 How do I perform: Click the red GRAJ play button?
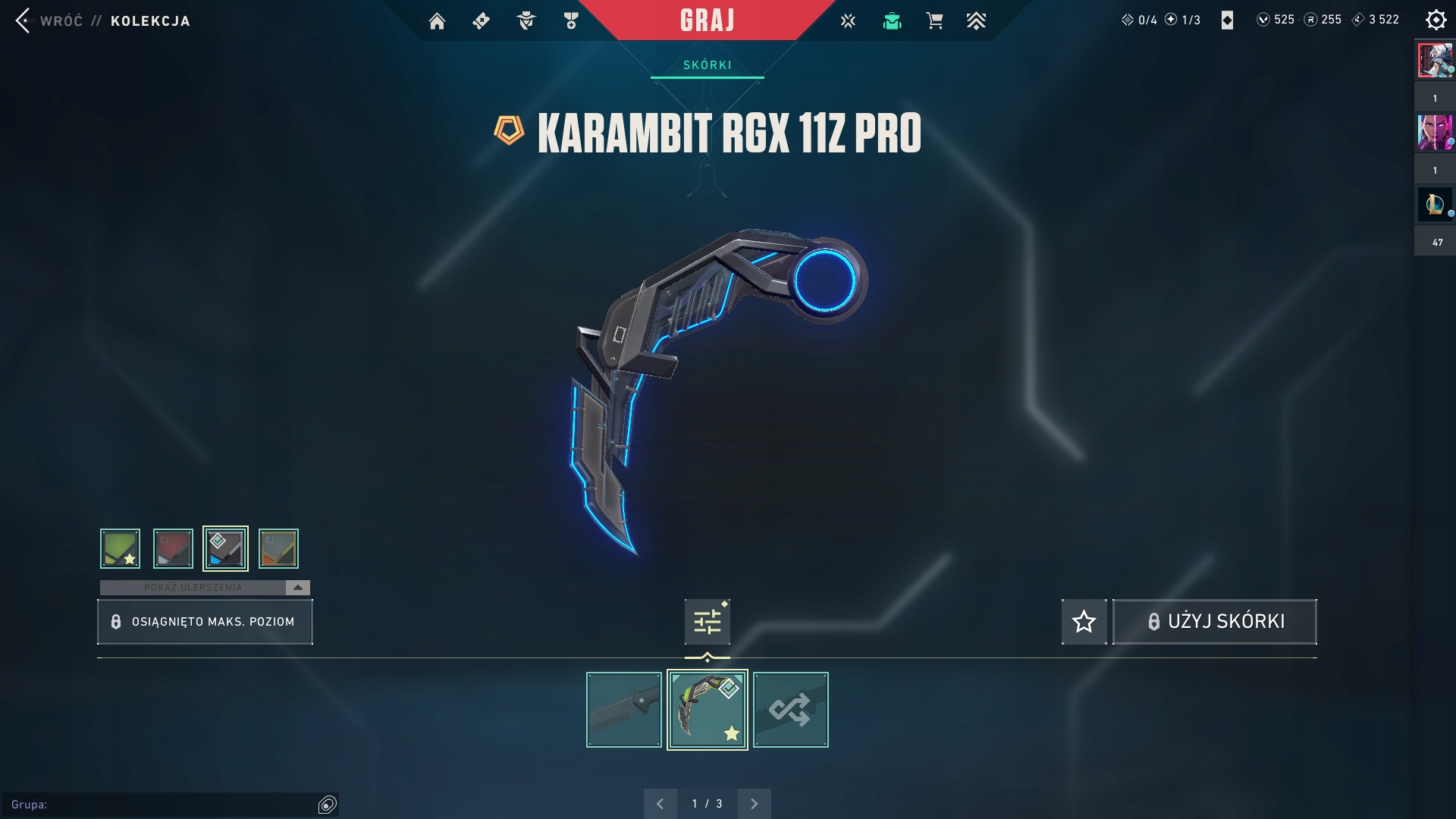707,20
